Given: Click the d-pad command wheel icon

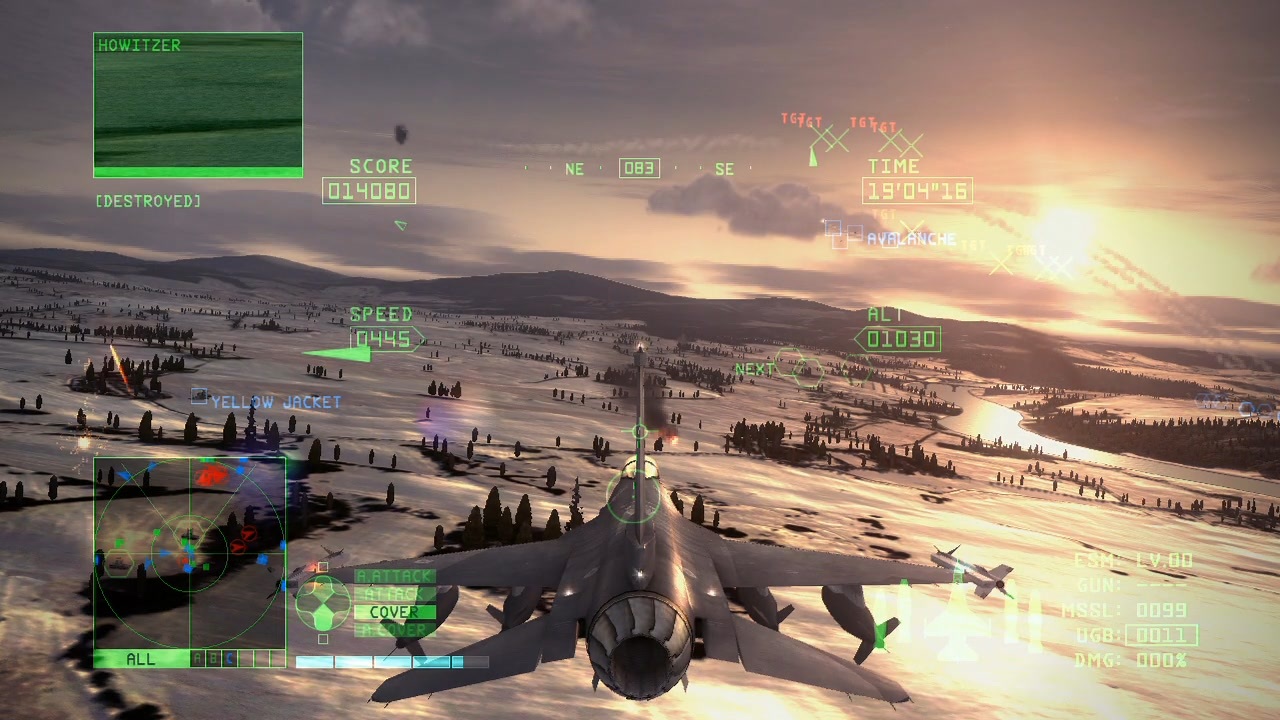Looking at the screenshot, I should click(x=322, y=600).
